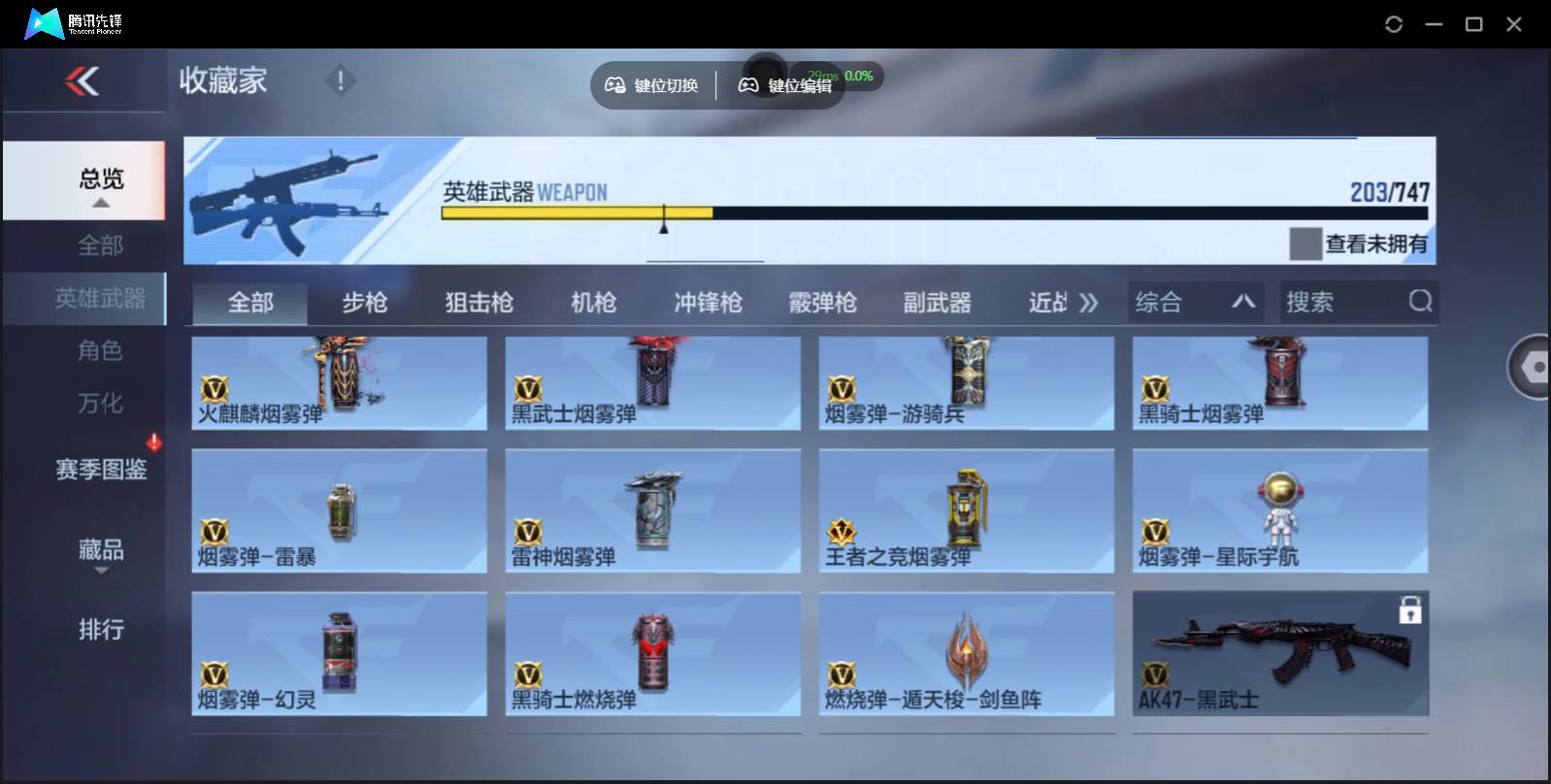The height and width of the screenshot is (784, 1551).
Task: Click the exclamation notice icon next to 收藏家
Action: (x=340, y=82)
